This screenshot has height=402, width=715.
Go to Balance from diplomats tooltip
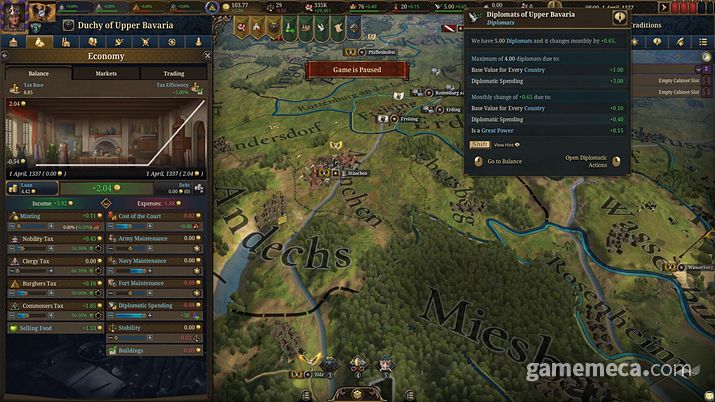click(x=498, y=161)
